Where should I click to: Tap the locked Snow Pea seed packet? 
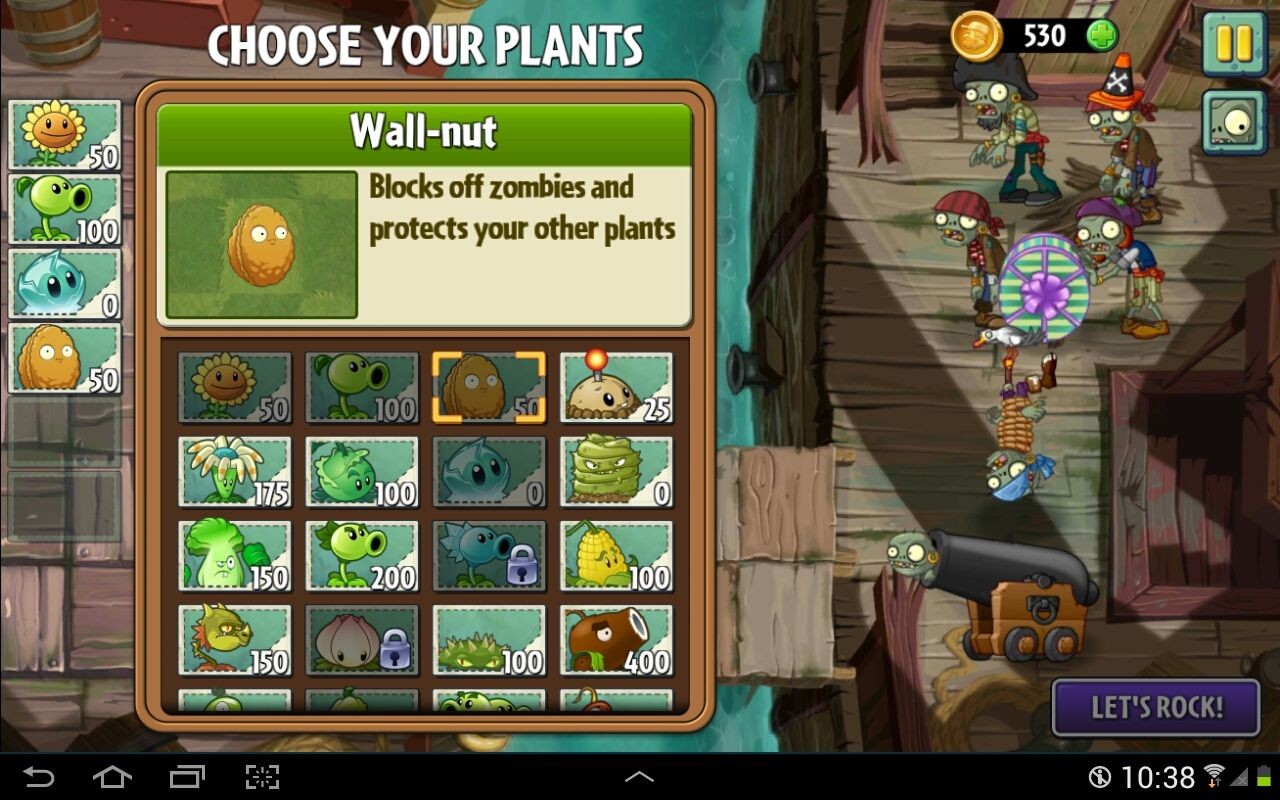489,555
